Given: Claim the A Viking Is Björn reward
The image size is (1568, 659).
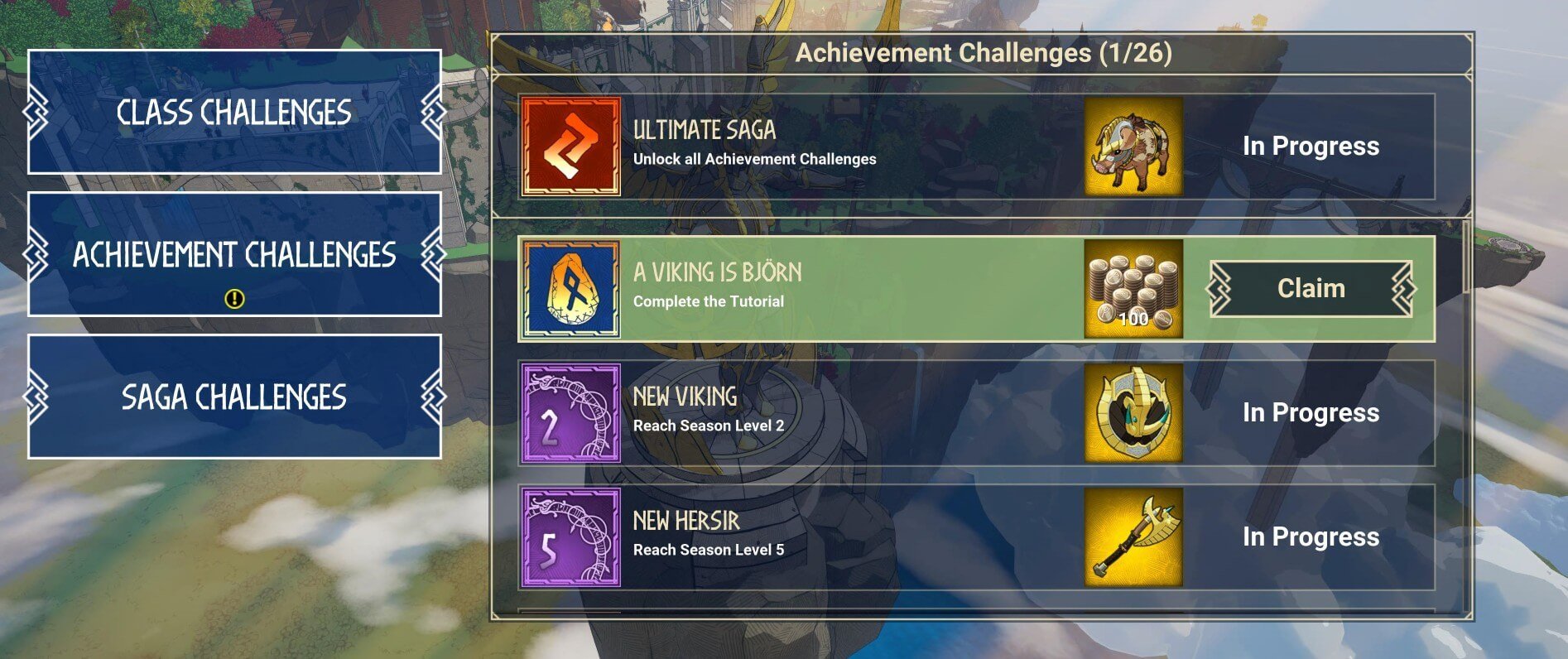Looking at the screenshot, I should (1311, 288).
